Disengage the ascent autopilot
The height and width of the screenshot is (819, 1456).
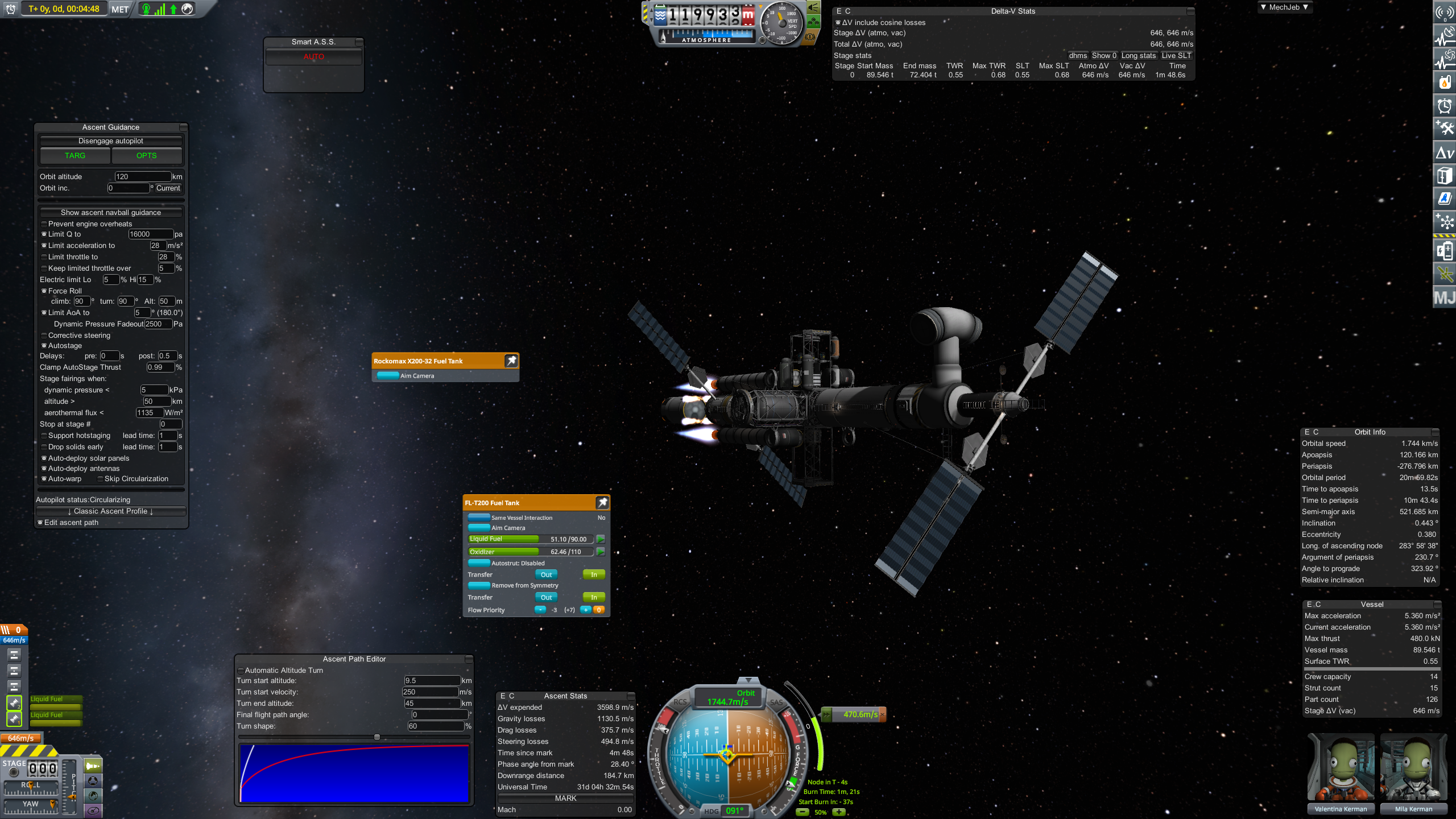point(111,141)
